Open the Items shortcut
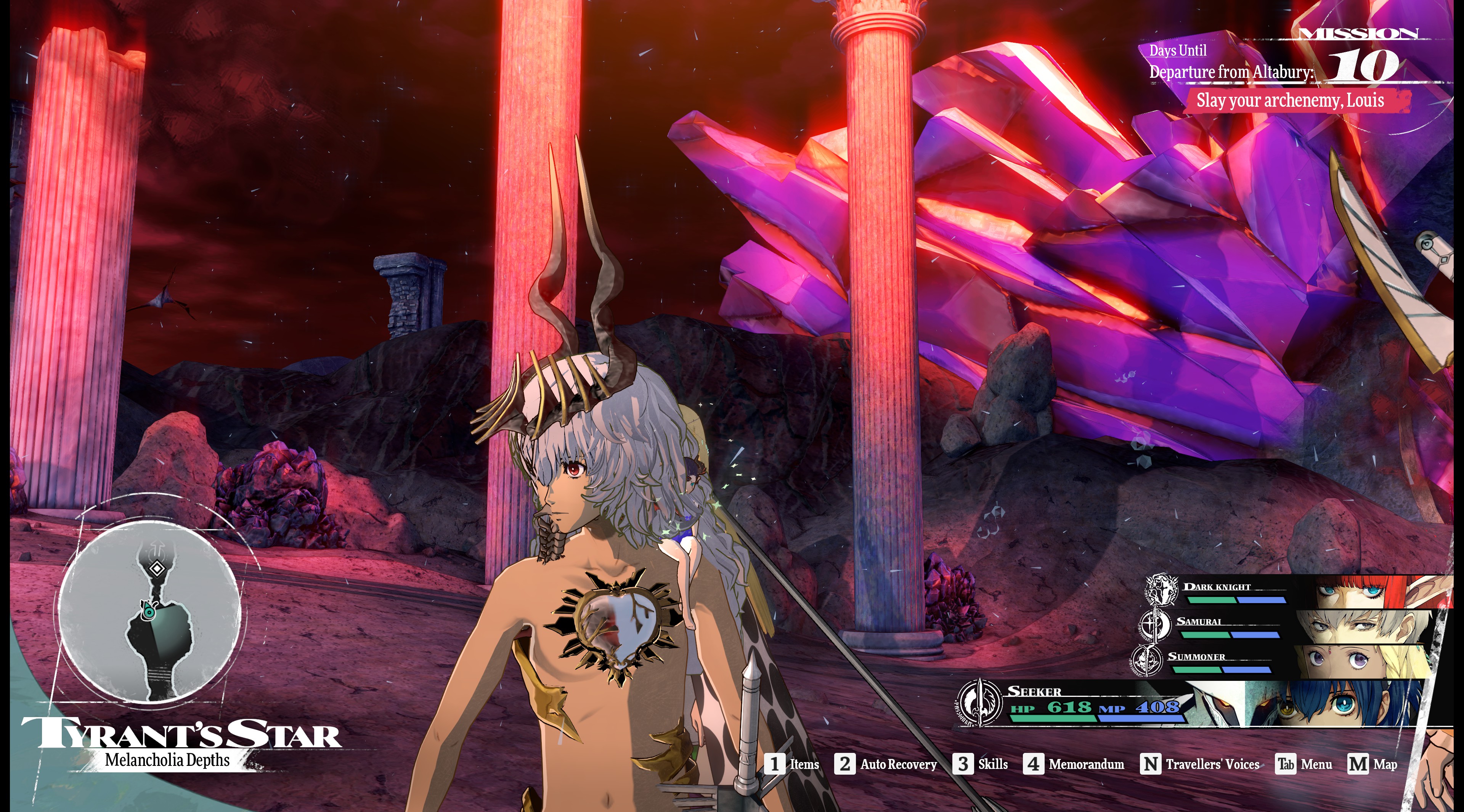 [792, 764]
